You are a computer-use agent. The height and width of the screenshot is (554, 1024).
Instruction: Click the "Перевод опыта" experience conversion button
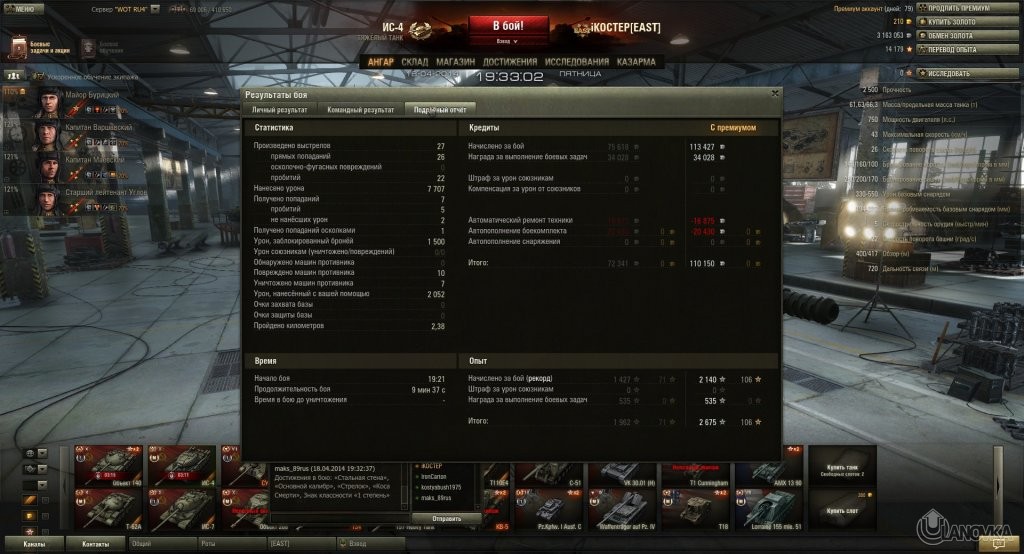(x=958, y=48)
